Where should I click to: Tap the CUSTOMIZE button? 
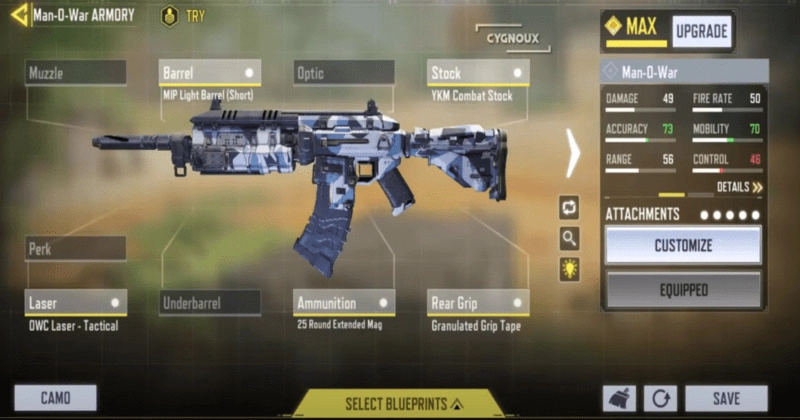click(683, 245)
